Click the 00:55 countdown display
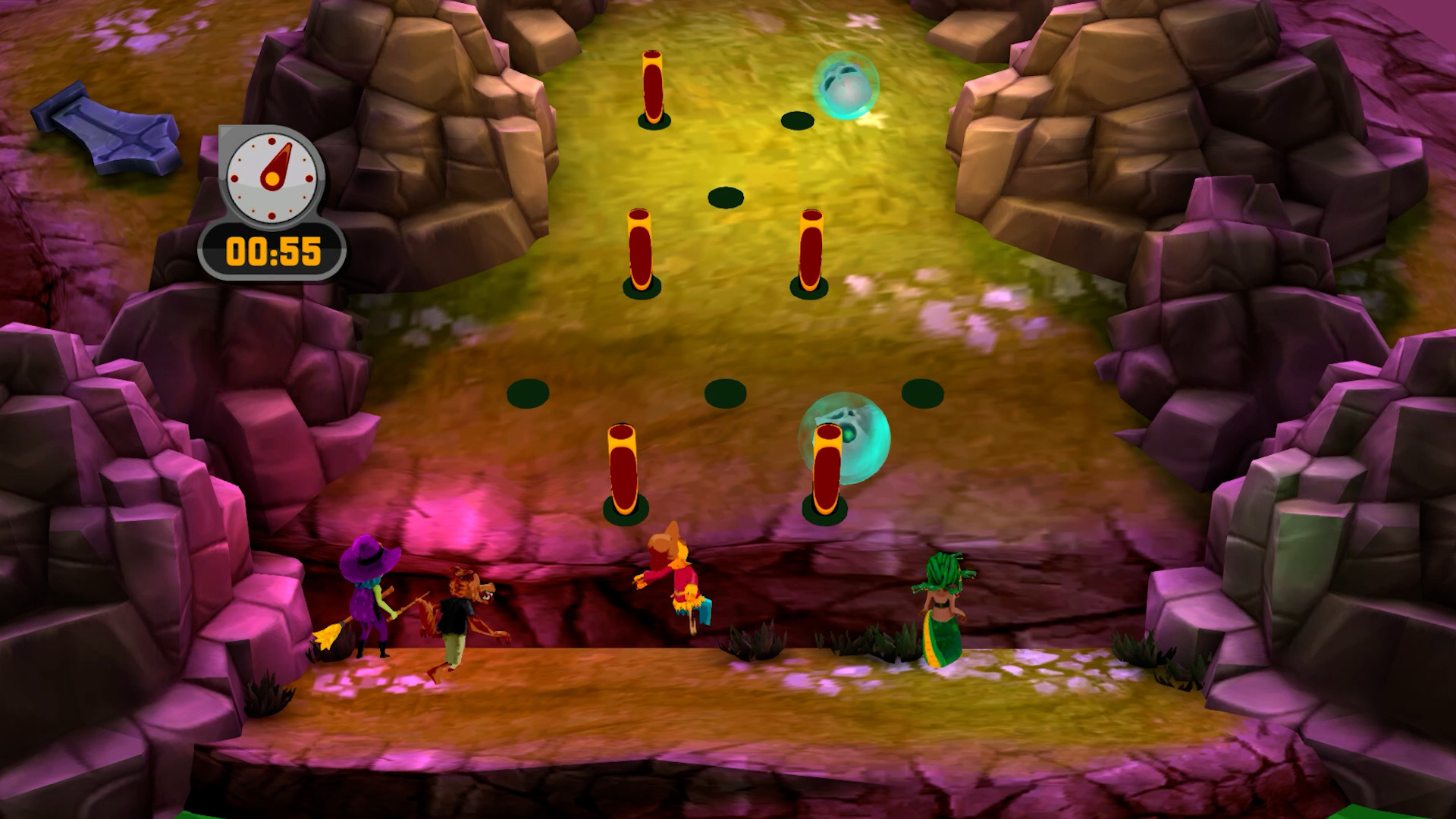 [x=275, y=250]
